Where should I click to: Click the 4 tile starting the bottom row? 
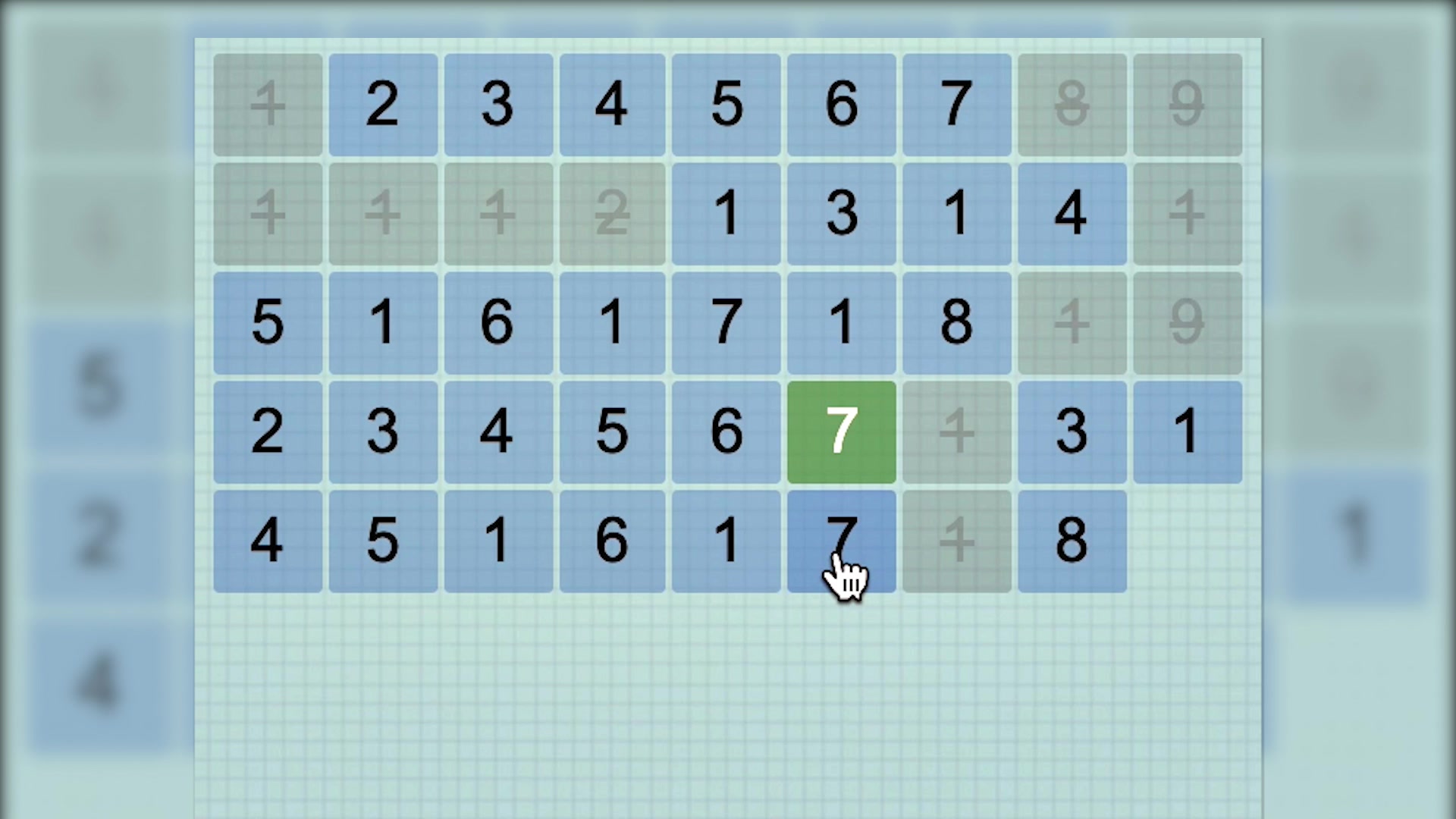(267, 540)
